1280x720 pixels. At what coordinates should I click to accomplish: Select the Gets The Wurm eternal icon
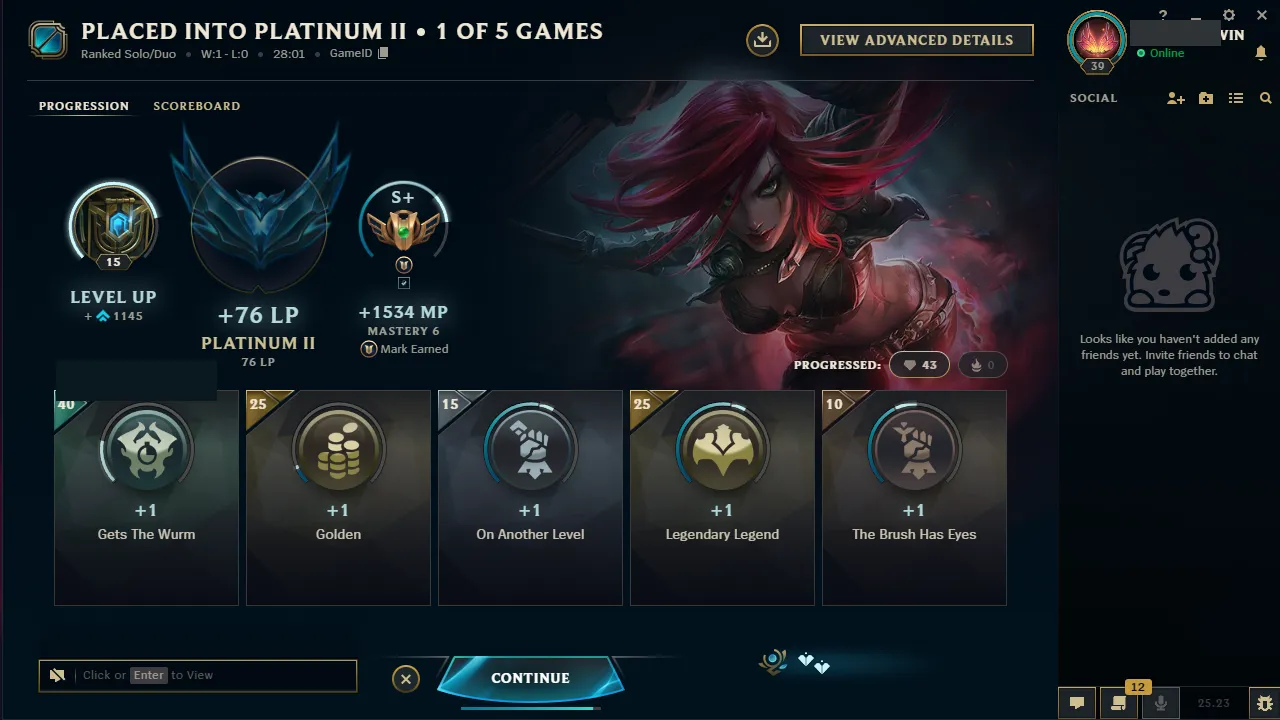[x=146, y=450]
